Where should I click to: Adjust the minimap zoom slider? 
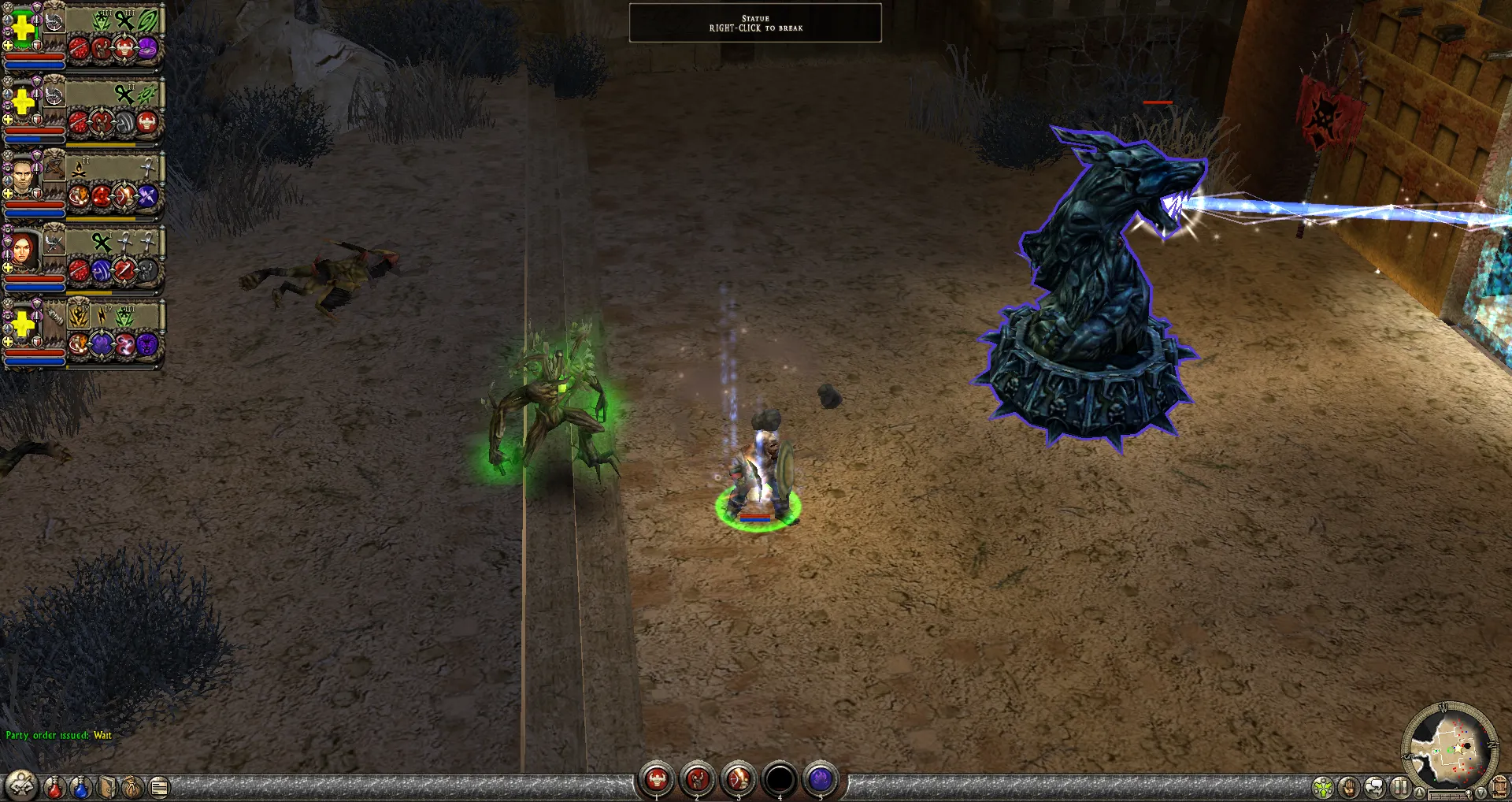(1450, 796)
